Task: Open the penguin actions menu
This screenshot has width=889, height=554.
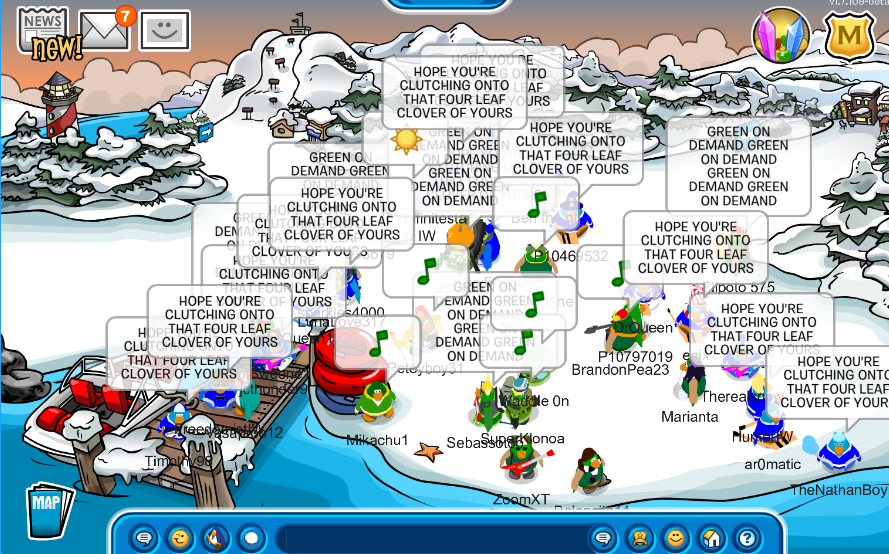Action: (214, 537)
